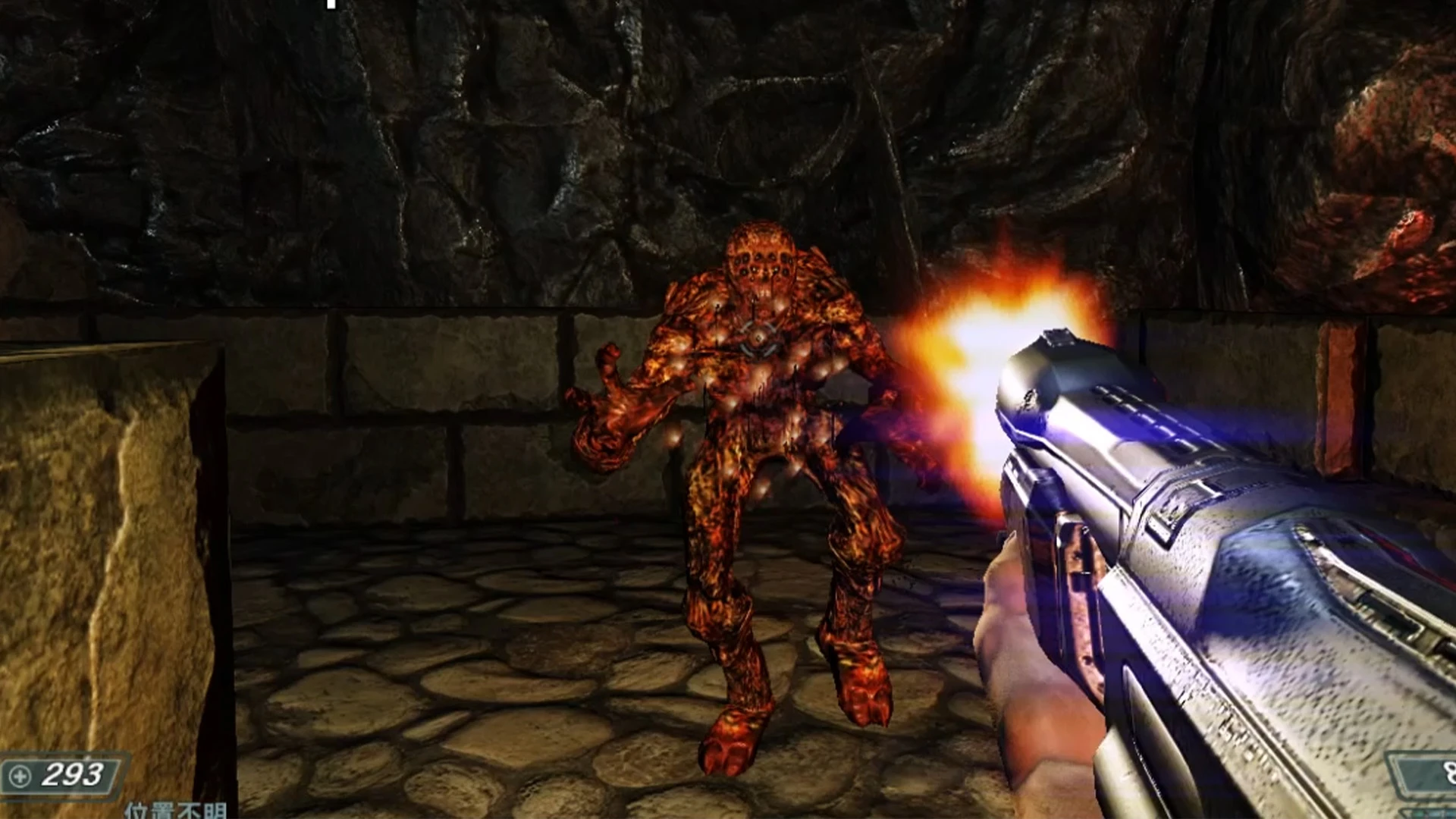1456x819 pixels.
Task: Click the demon's spider-like head
Action: pyautogui.click(x=762, y=262)
